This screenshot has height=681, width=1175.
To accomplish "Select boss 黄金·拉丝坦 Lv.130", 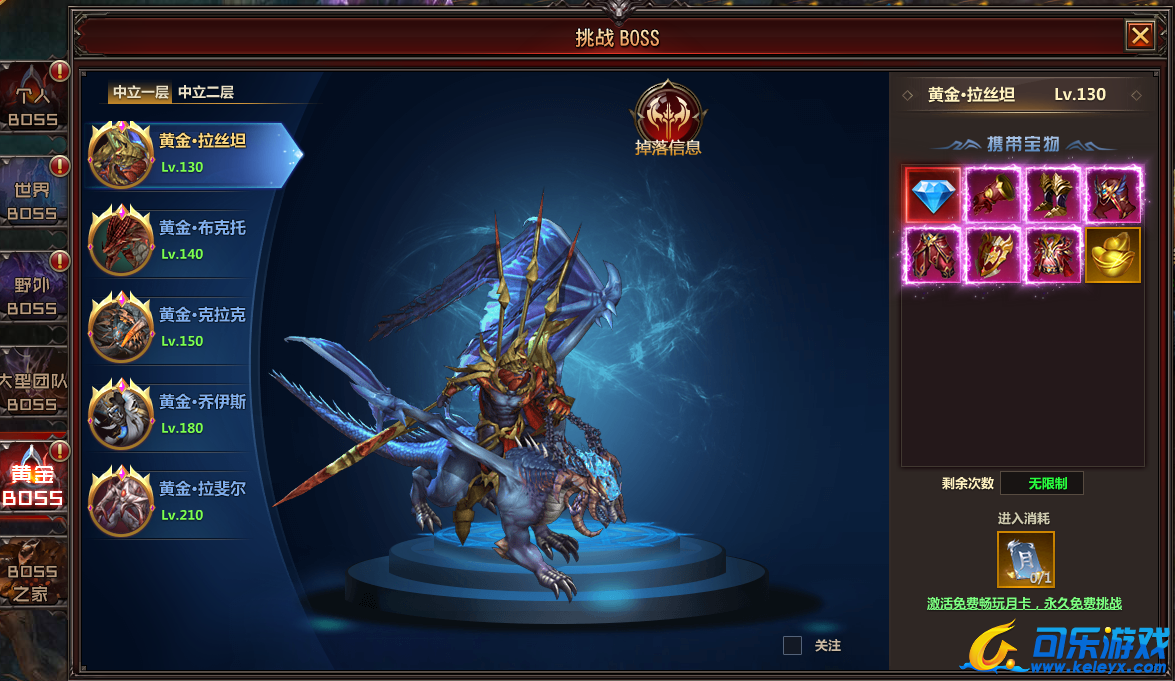I will click(190, 154).
